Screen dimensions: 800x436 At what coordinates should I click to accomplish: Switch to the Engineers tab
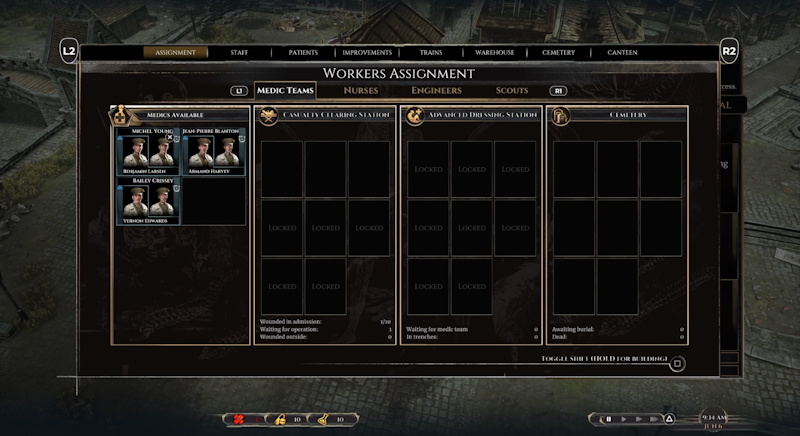[x=436, y=91]
